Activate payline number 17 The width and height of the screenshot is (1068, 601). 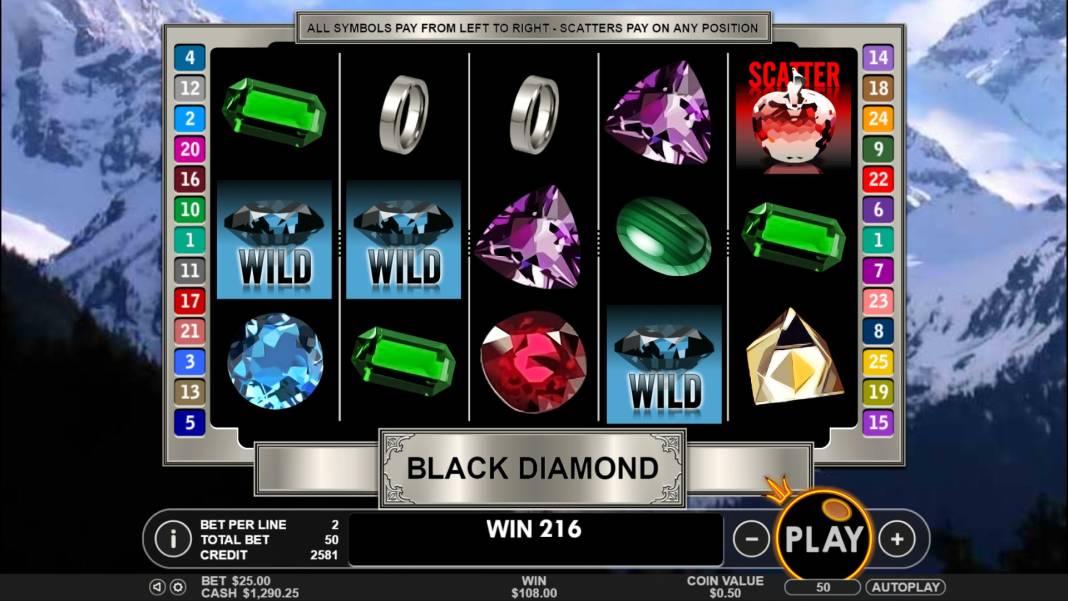tap(189, 300)
